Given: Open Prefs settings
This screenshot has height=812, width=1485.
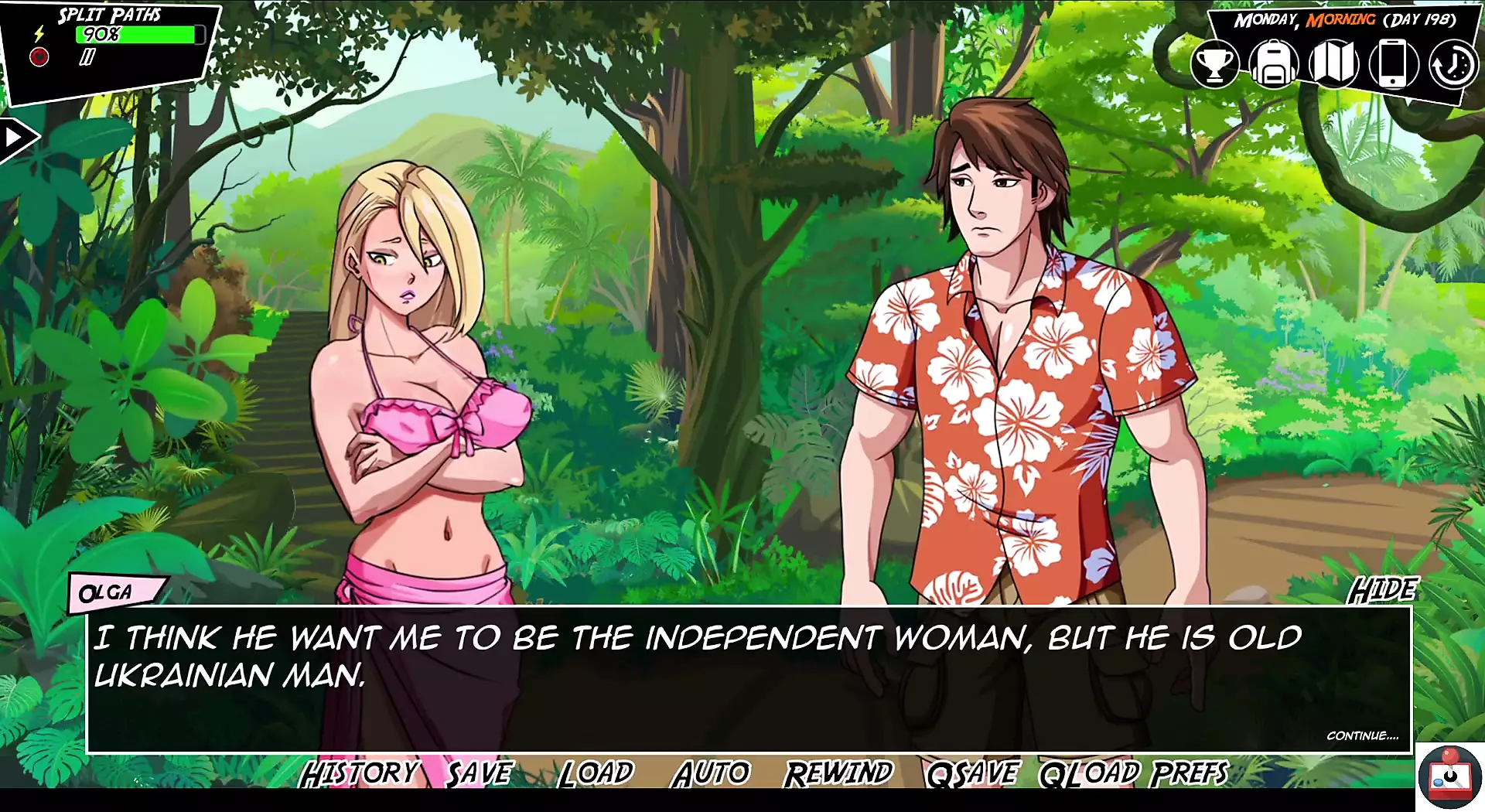Looking at the screenshot, I should pos(1190,773).
